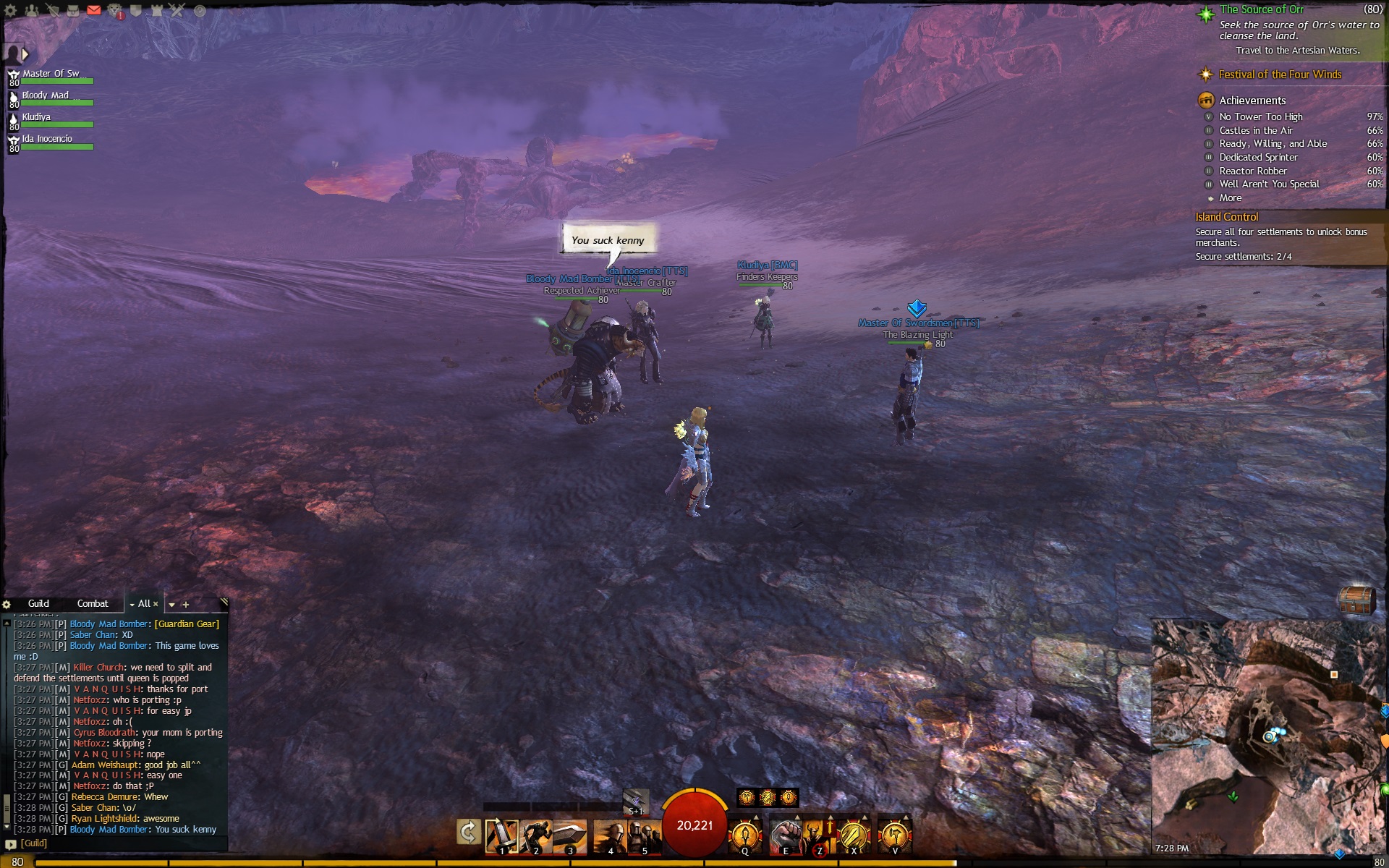Open the game menu gear icon

pyautogui.click(x=10, y=11)
